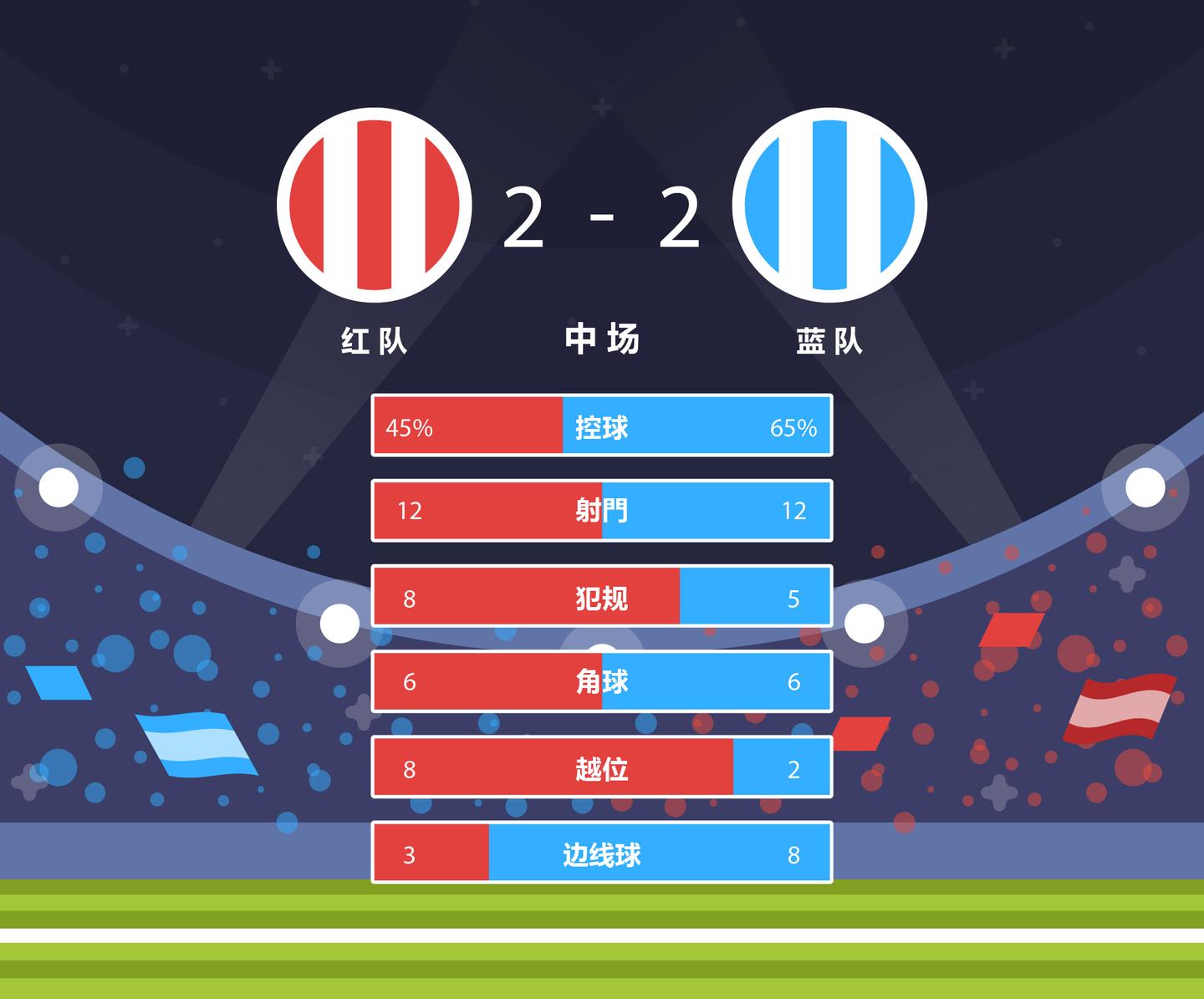This screenshot has height=999, width=1204.
Task: Click the 犯规 fouls stat row
Action: [x=602, y=596]
